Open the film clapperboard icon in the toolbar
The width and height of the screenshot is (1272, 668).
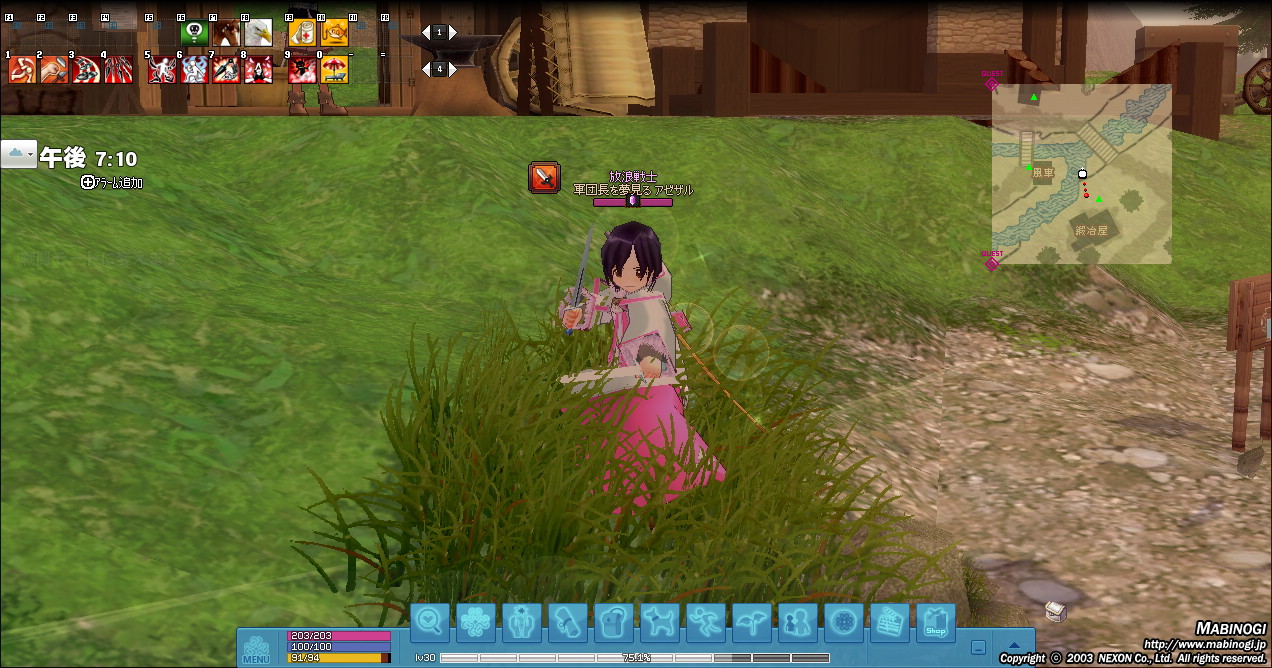889,623
